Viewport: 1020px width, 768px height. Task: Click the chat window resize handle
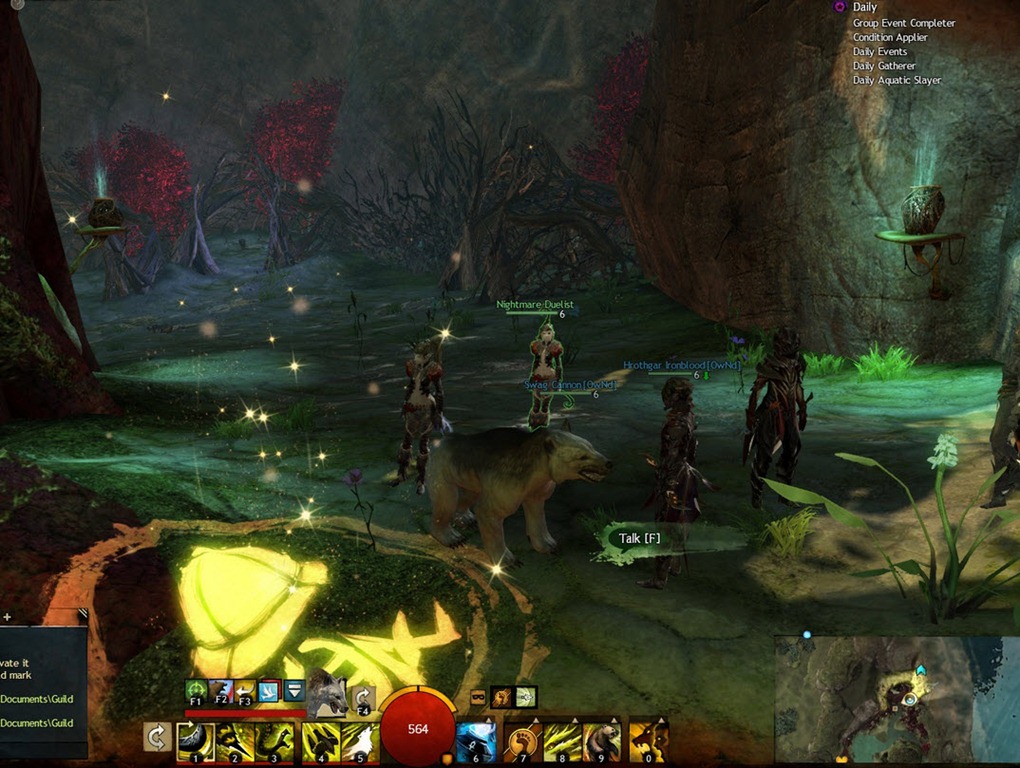click(82, 616)
